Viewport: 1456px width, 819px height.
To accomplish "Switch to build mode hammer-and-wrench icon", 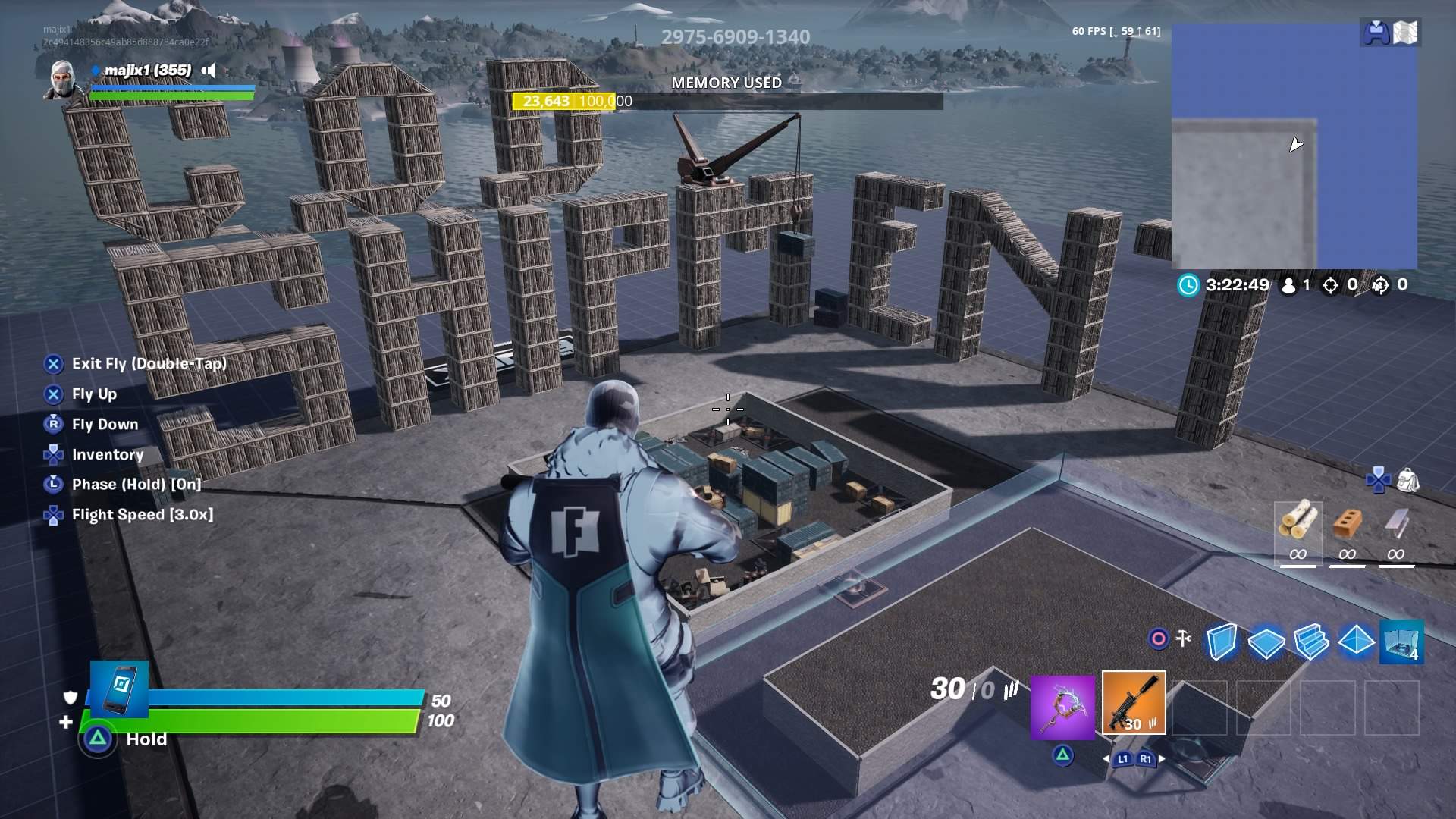I will [1182, 639].
